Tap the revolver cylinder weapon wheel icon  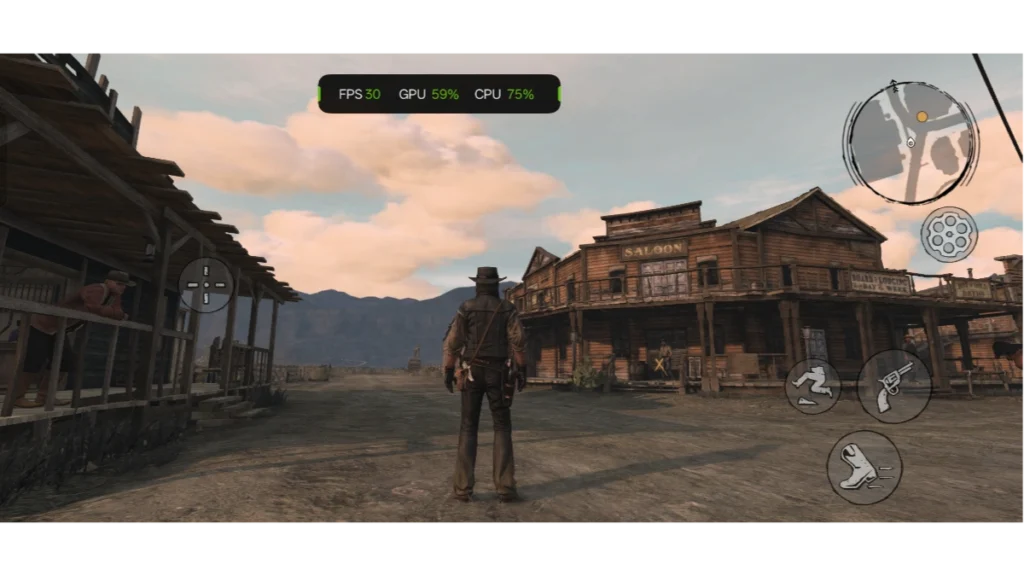point(948,235)
